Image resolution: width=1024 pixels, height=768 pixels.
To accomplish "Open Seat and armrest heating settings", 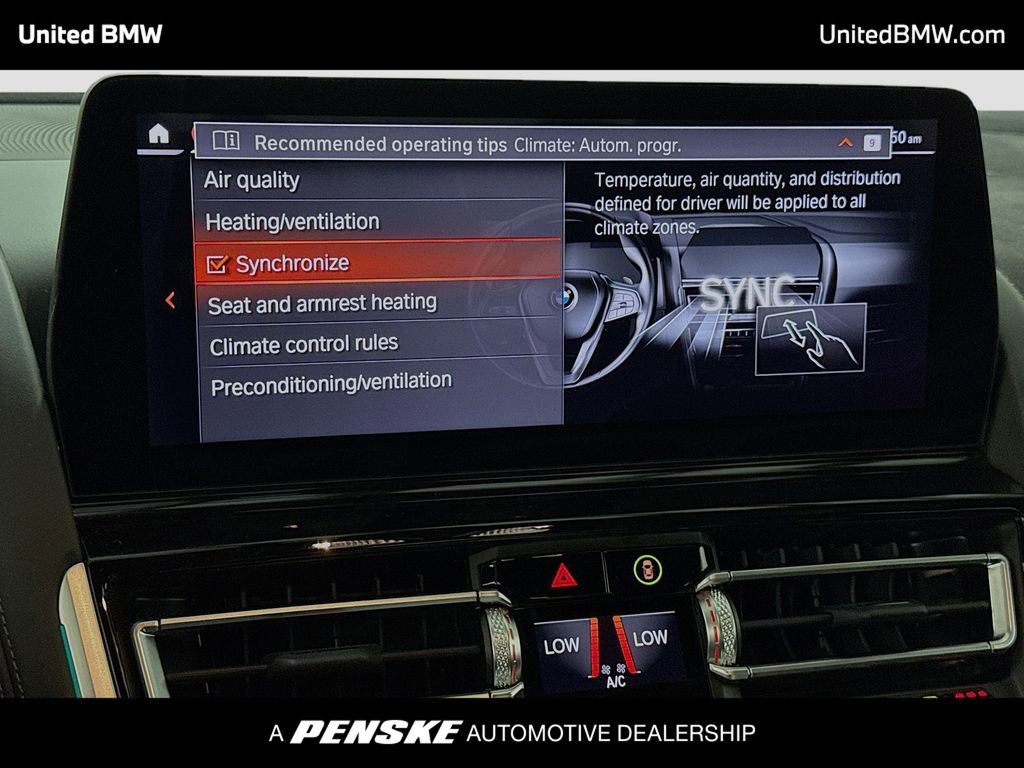I will tap(322, 302).
